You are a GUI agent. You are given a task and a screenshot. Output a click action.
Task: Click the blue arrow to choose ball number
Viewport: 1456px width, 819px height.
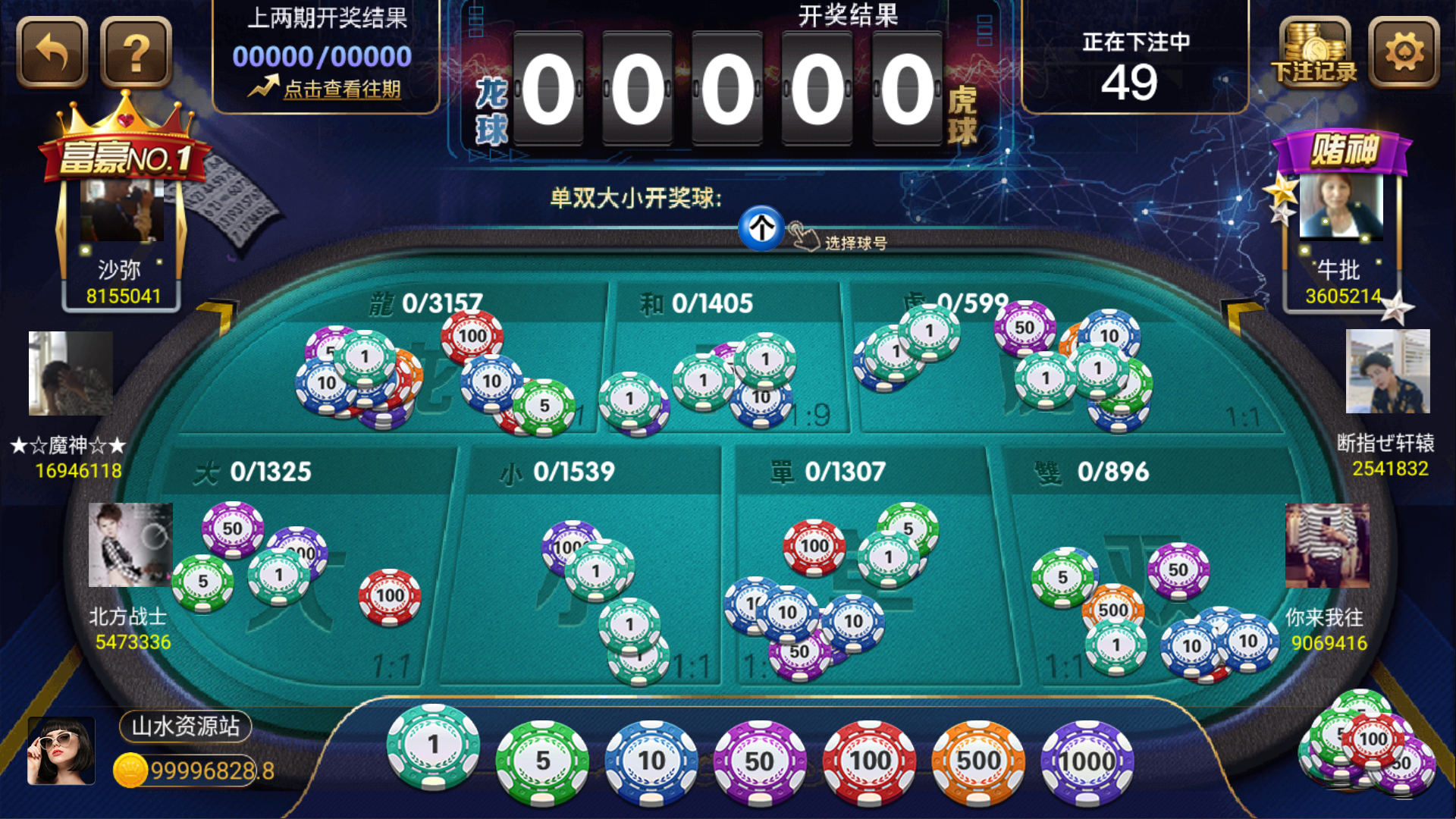(x=761, y=227)
